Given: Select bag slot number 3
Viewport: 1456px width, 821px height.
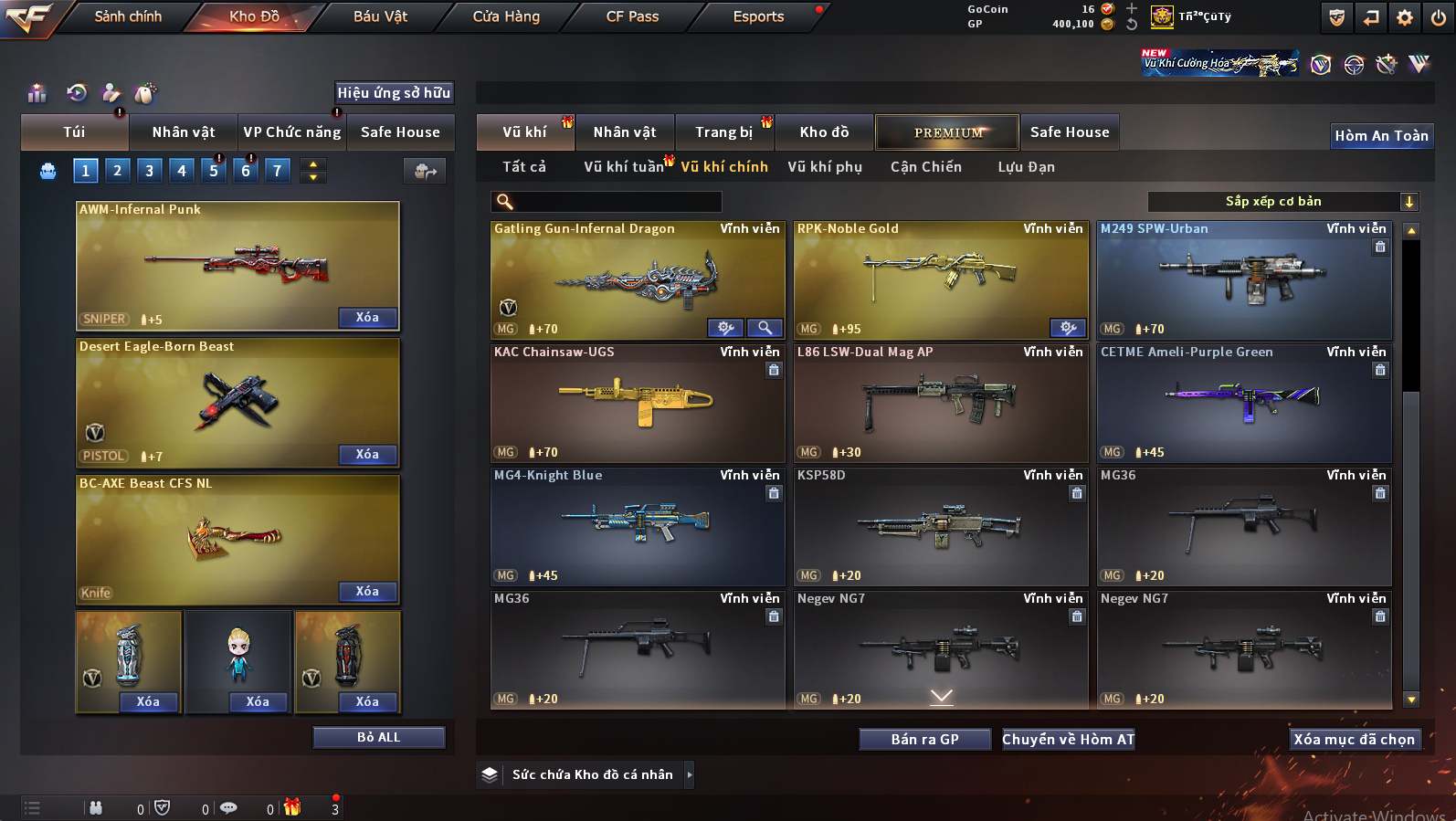Looking at the screenshot, I should 150,170.
